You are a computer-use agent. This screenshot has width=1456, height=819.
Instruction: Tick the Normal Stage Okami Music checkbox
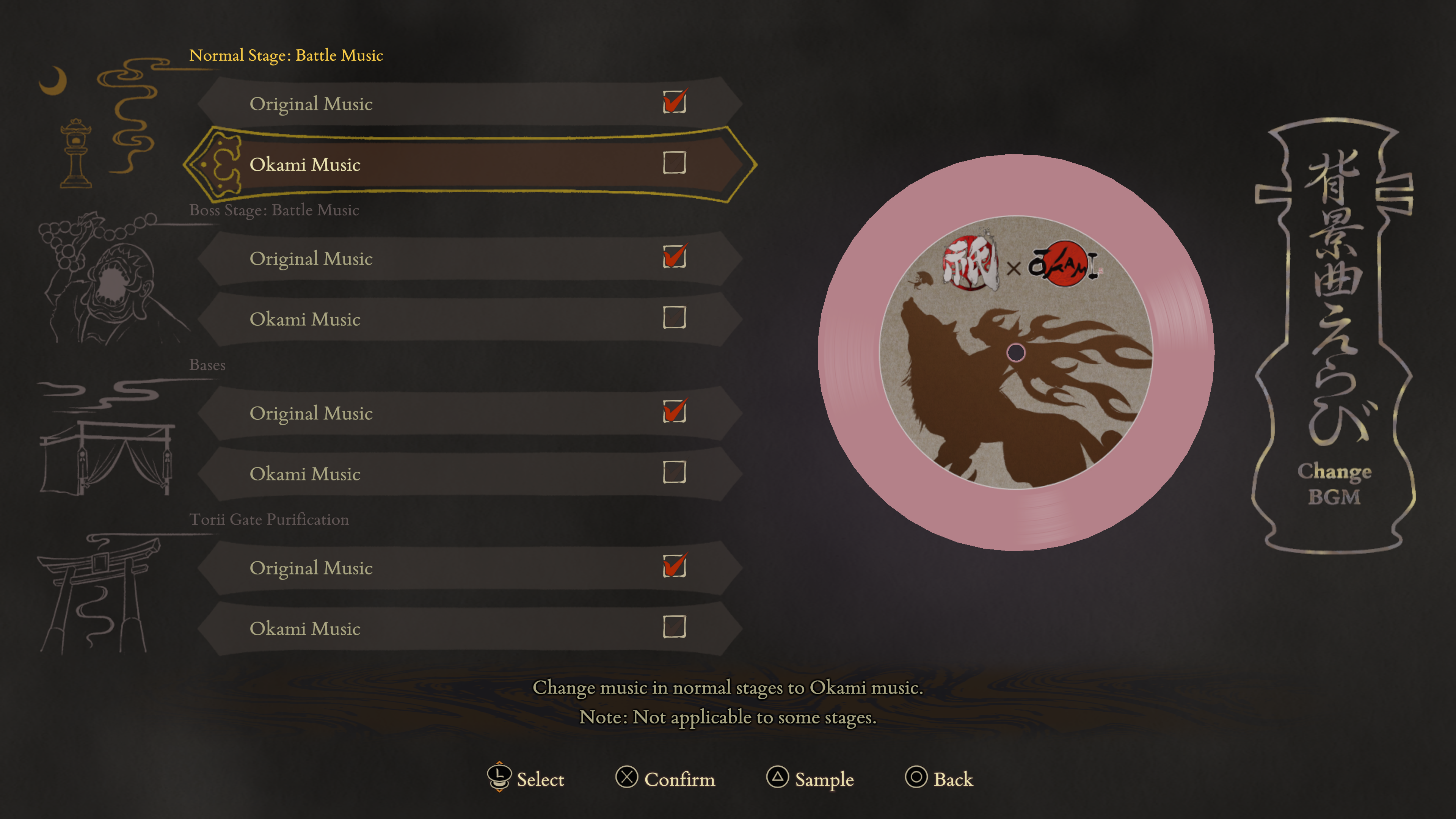tap(674, 163)
